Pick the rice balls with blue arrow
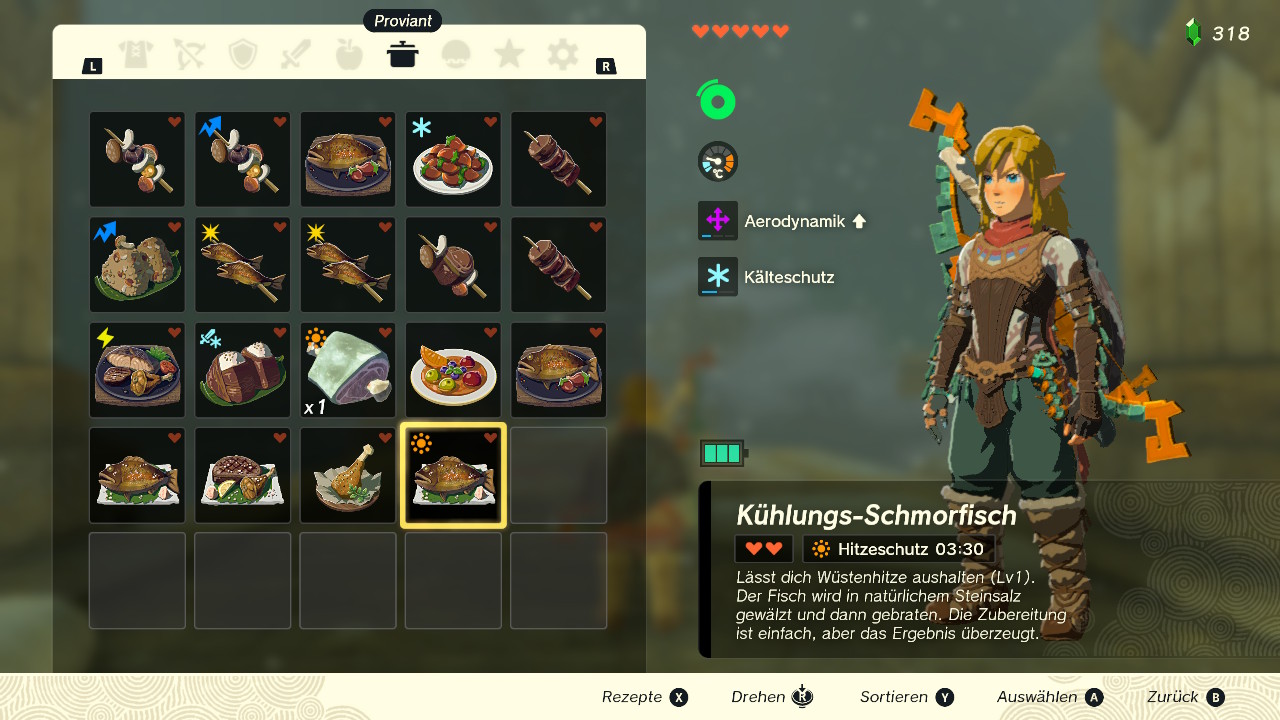Viewport: 1280px width, 720px height. [137, 265]
